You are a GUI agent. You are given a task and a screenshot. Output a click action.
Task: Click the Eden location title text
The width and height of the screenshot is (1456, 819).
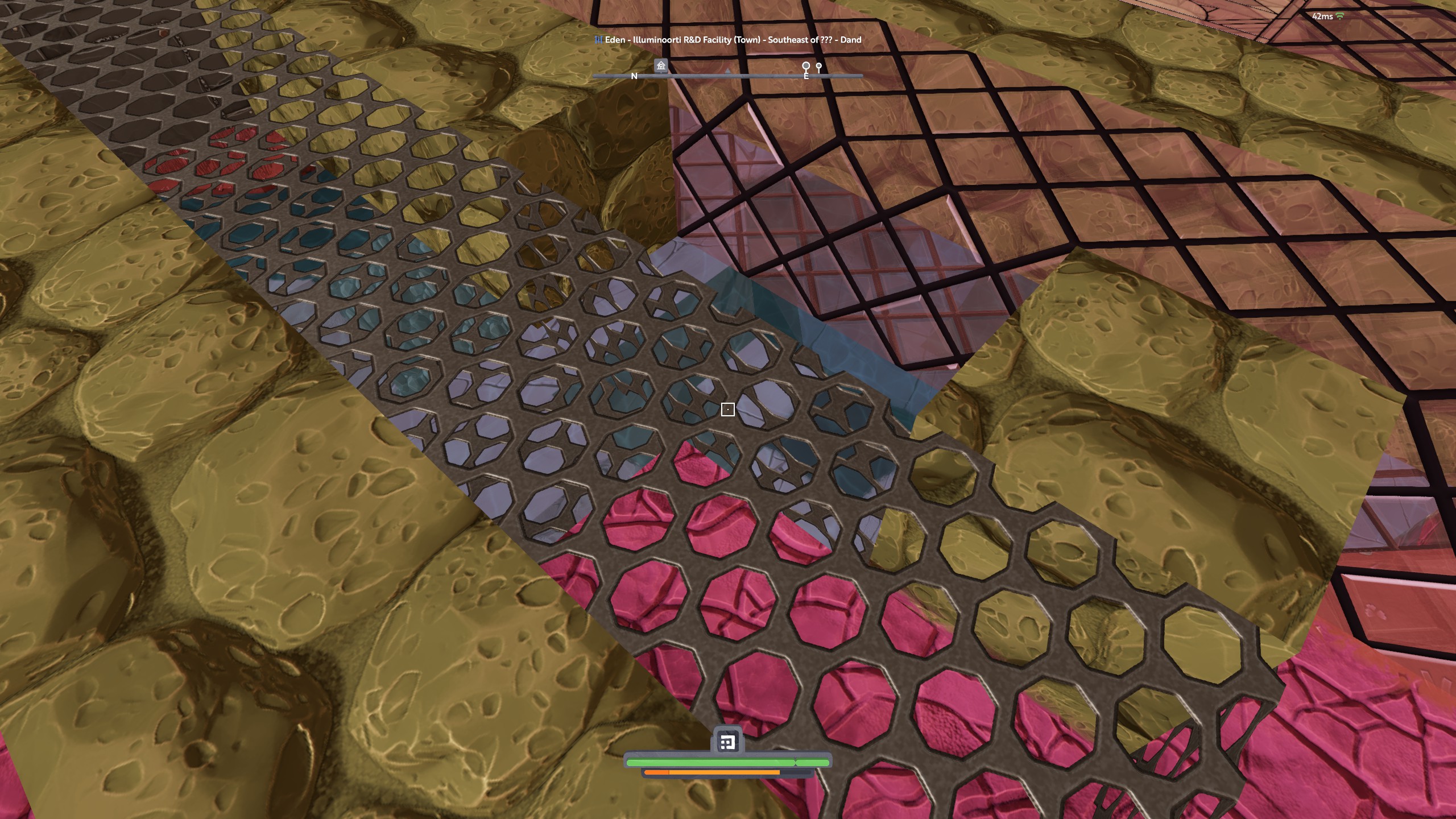point(727,40)
